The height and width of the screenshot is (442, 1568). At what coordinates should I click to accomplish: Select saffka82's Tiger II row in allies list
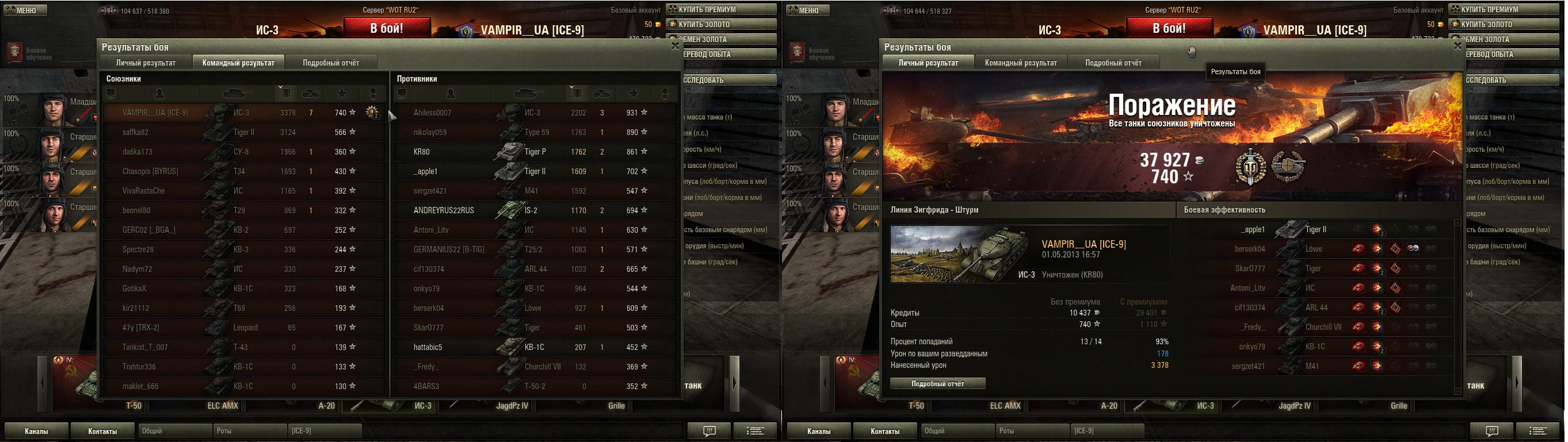pos(243,133)
